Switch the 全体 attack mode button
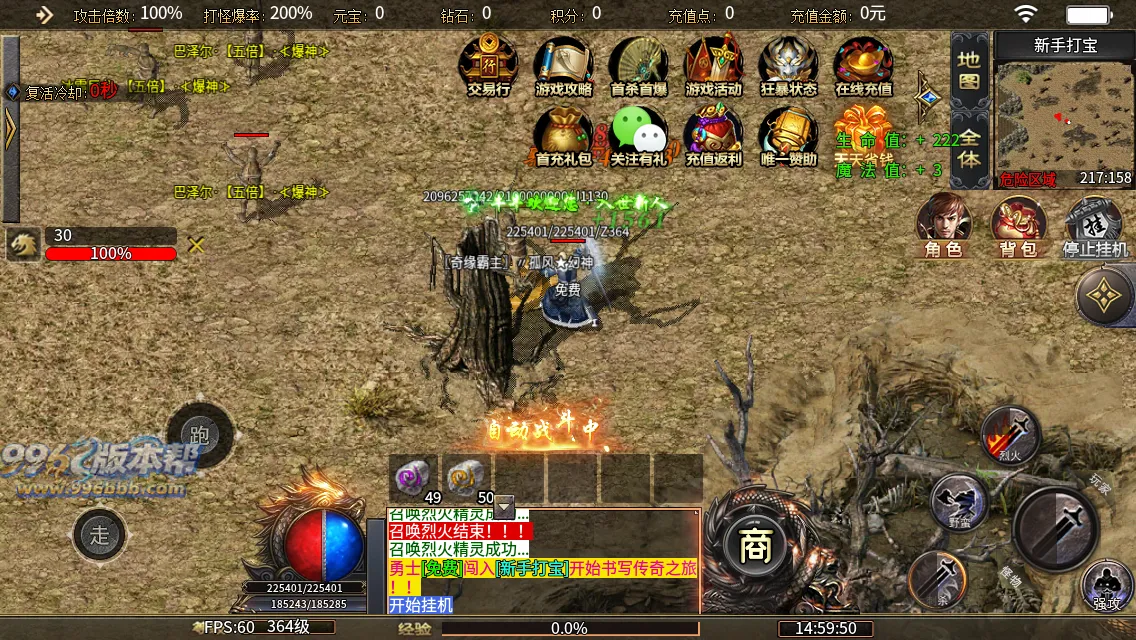The width and height of the screenshot is (1136, 640). click(969, 147)
